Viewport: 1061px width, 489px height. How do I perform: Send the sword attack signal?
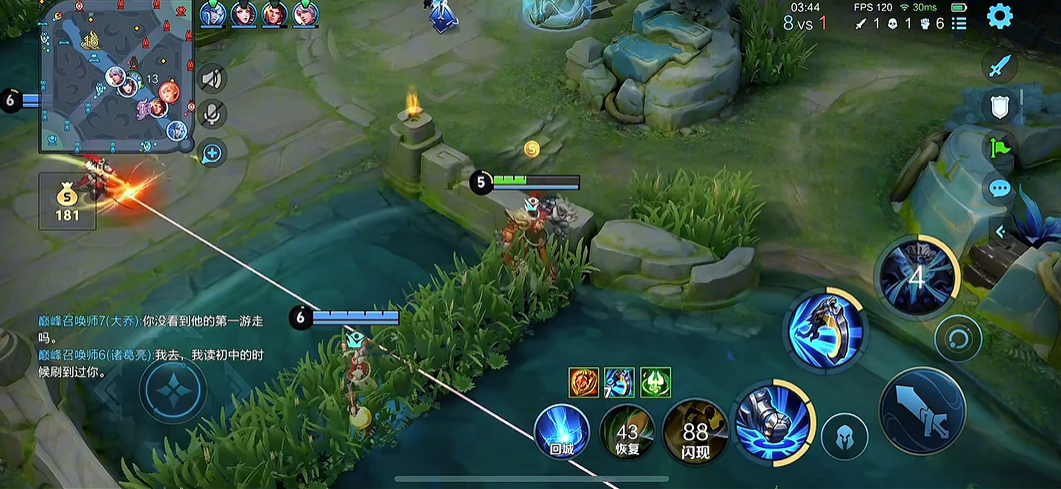click(1000, 67)
